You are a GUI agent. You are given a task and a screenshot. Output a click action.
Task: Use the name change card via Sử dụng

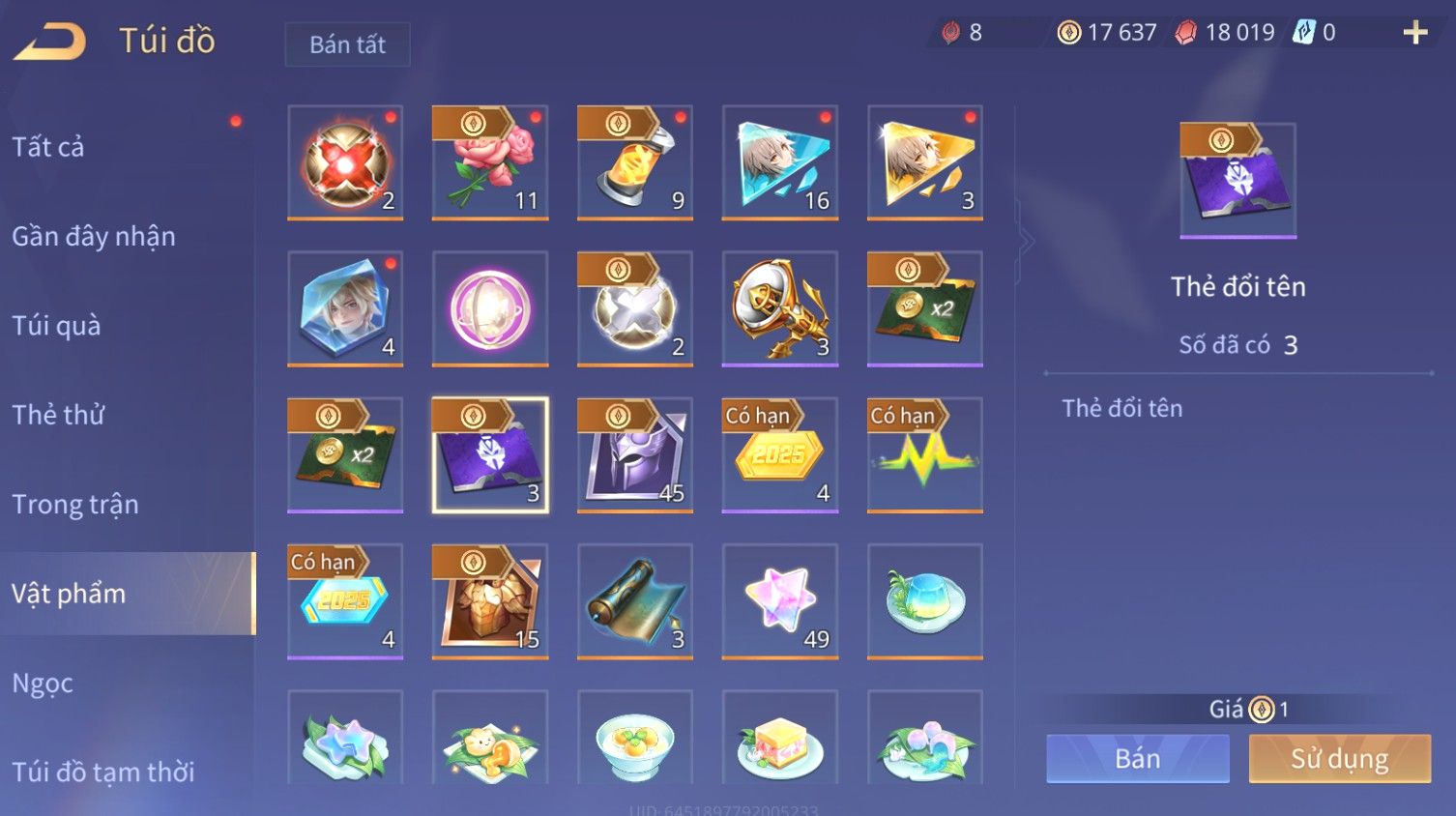[x=1339, y=758]
